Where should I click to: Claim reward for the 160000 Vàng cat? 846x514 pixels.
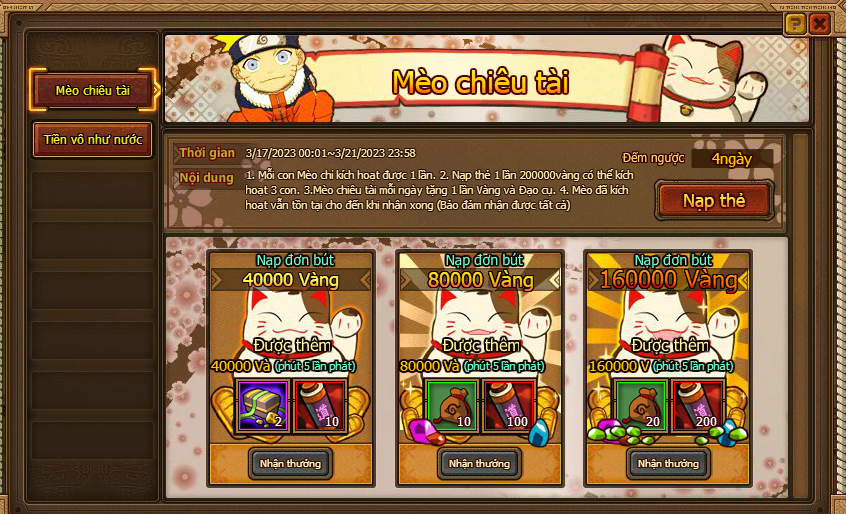(669, 463)
